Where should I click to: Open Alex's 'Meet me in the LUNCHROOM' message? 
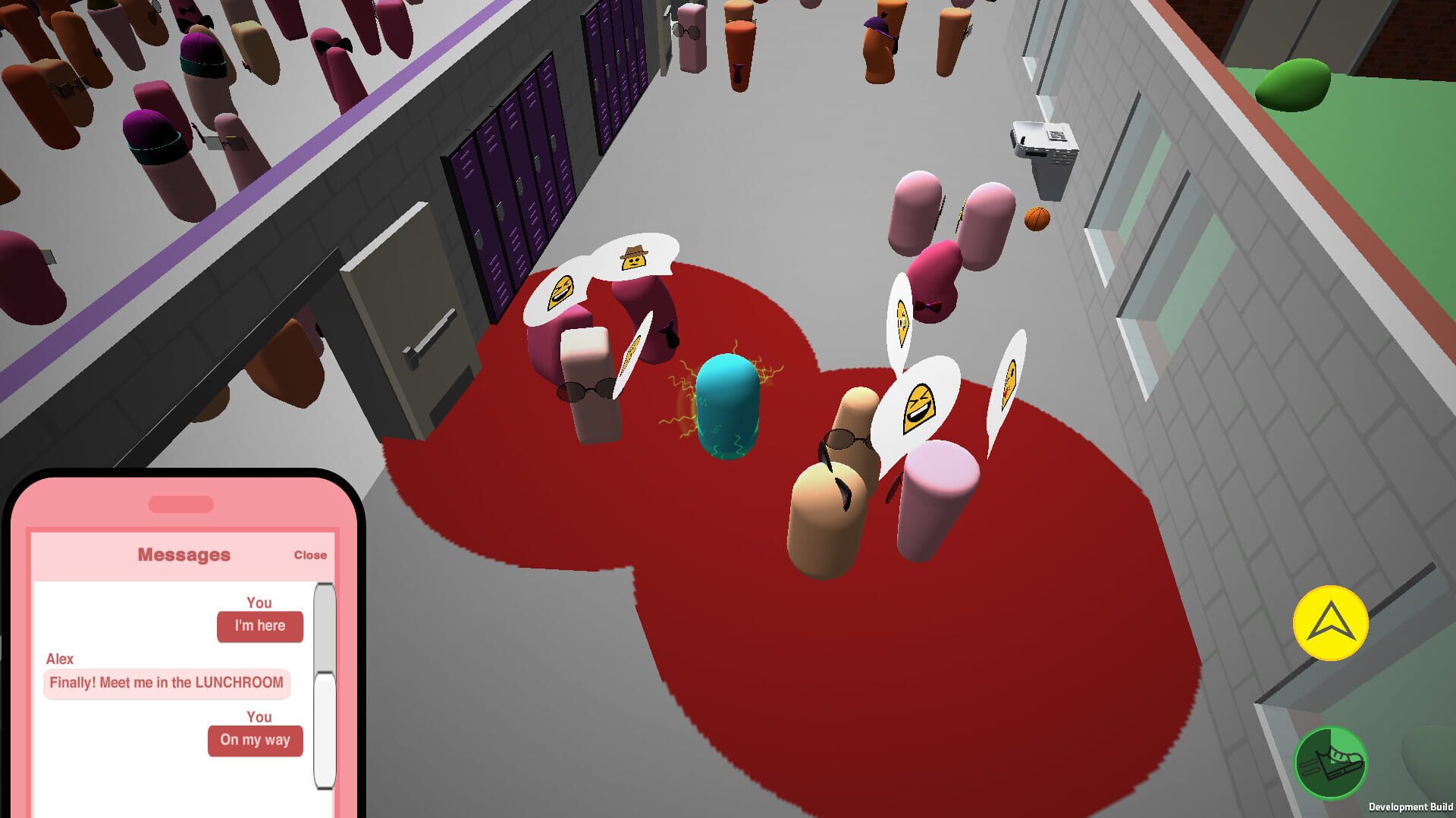(x=166, y=683)
